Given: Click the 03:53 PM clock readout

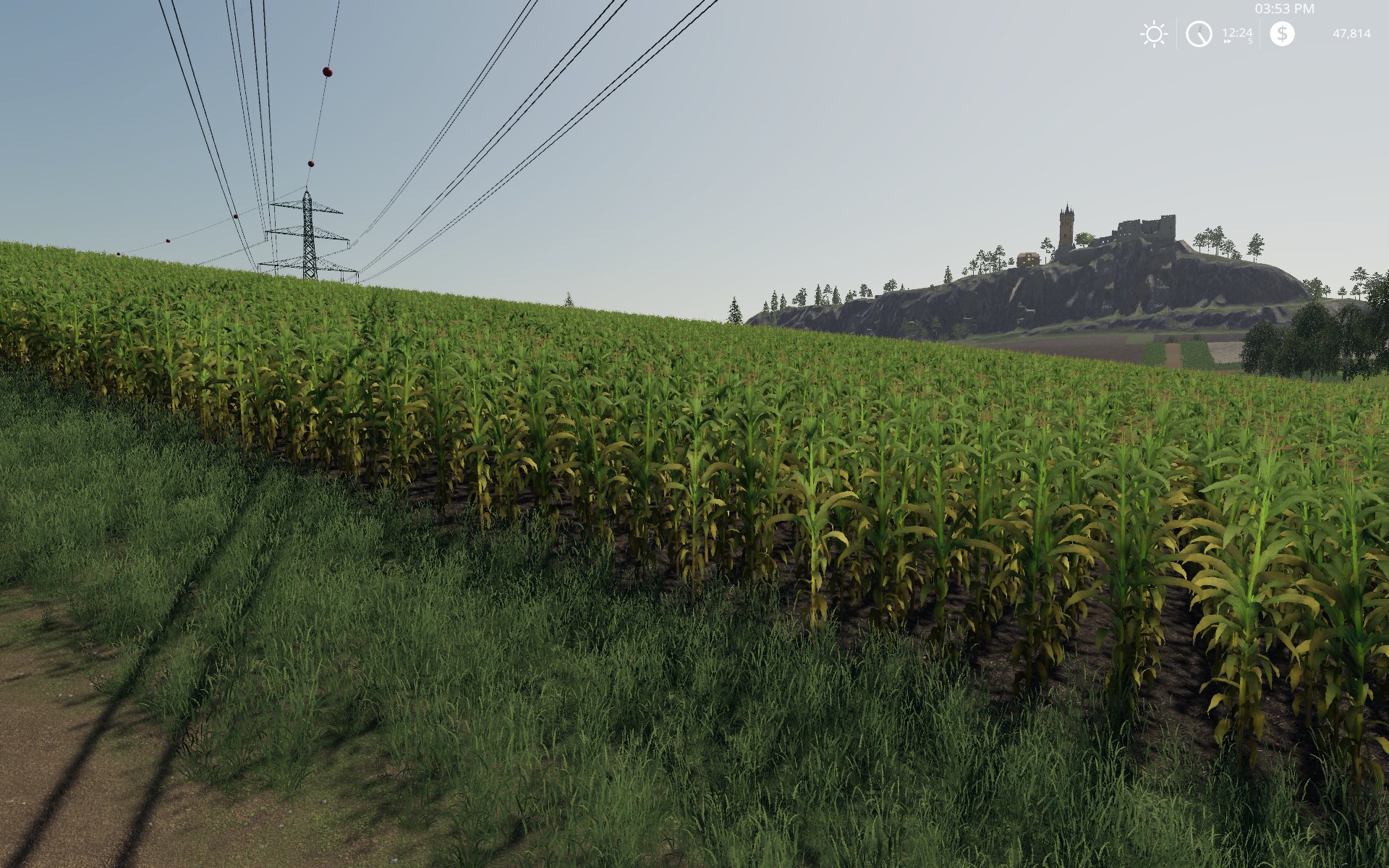Looking at the screenshot, I should pos(1284,10).
